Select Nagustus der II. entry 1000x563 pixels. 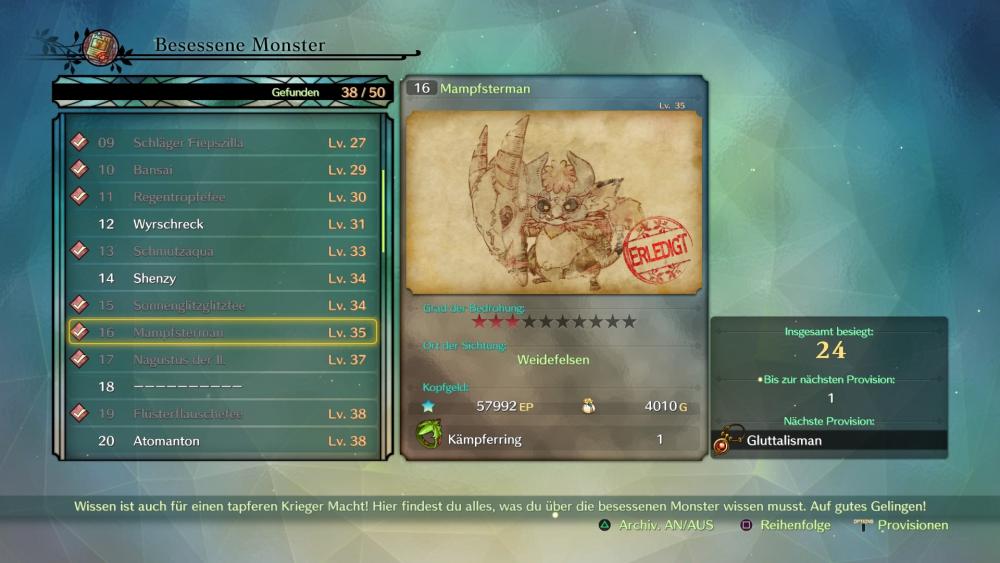click(x=222, y=359)
